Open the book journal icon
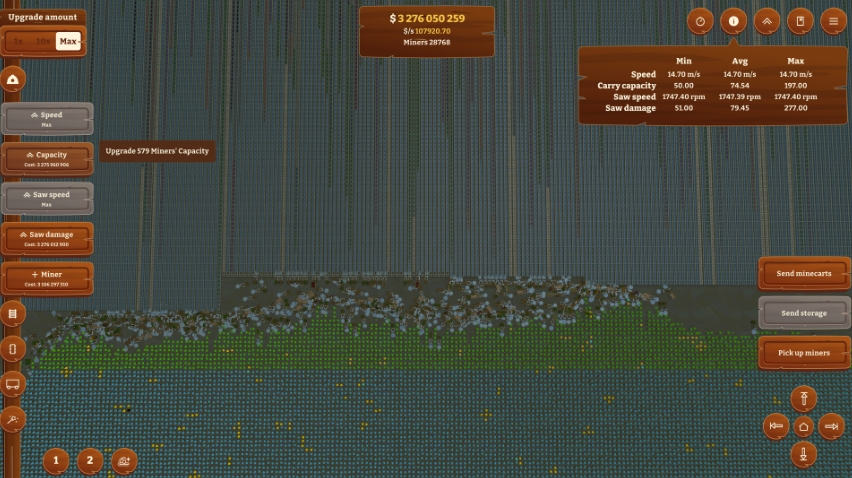This screenshot has width=852, height=478. point(799,21)
